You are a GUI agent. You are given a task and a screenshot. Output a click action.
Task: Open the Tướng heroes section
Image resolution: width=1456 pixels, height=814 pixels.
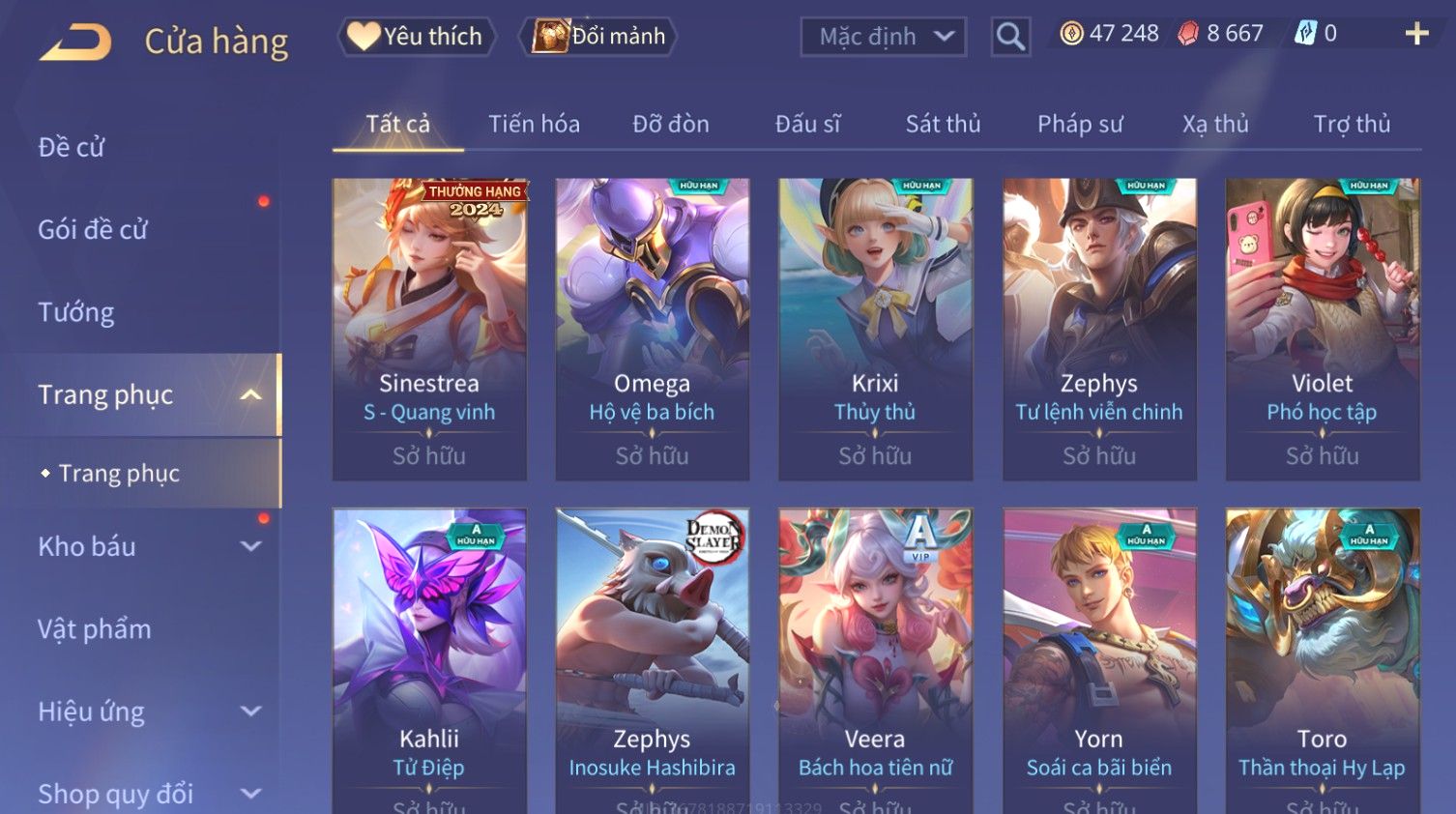click(x=76, y=312)
